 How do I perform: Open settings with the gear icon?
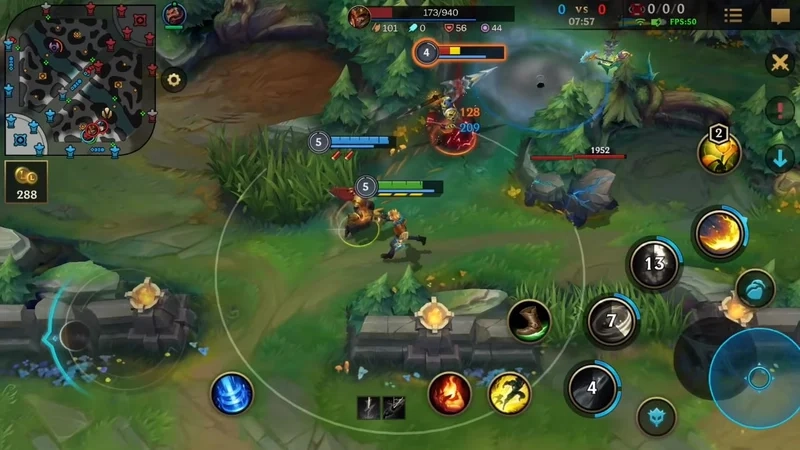click(x=175, y=80)
